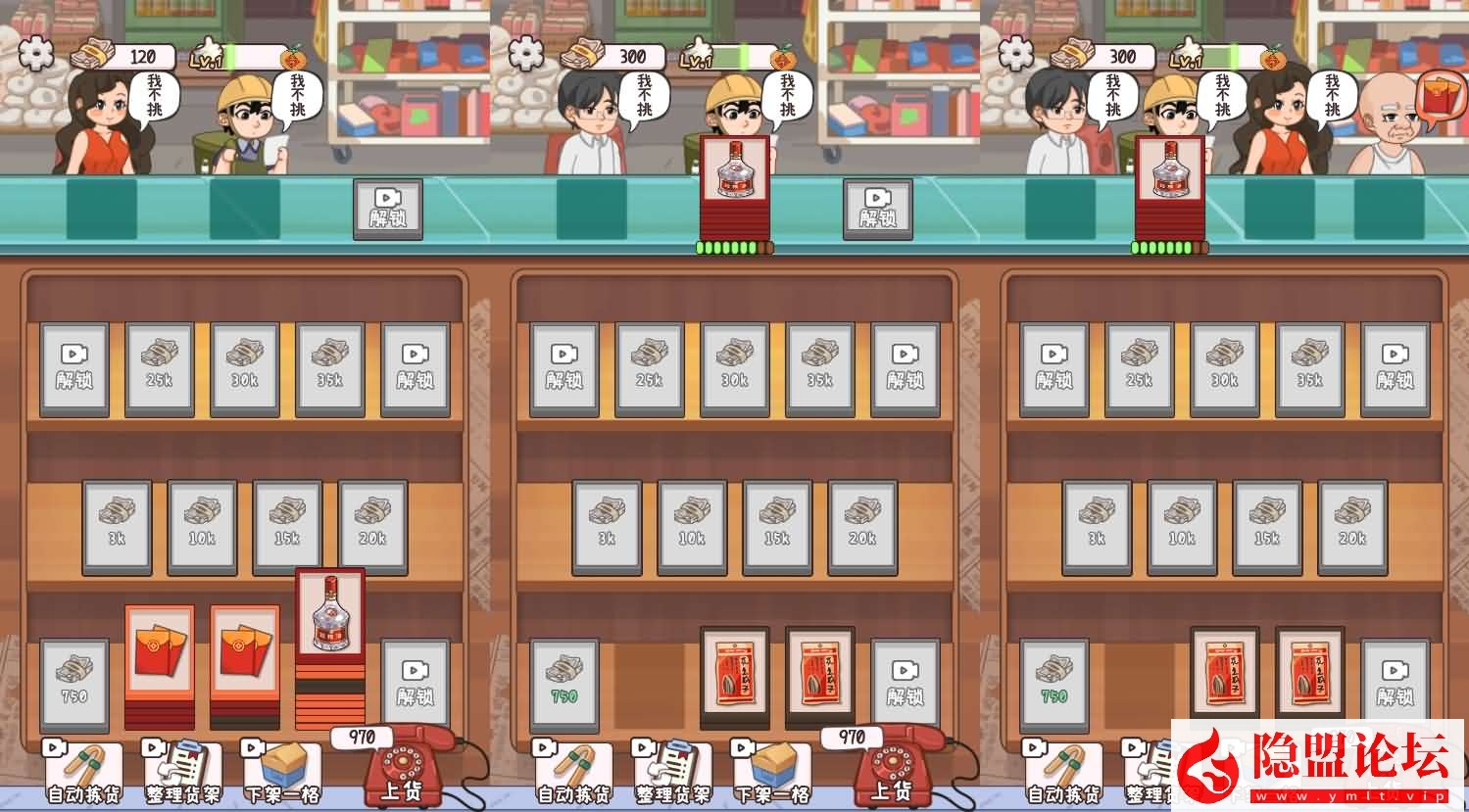The height and width of the screenshot is (812, 1469).
Task: Buy the 25k shelf slot
Action: coord(159,367)
